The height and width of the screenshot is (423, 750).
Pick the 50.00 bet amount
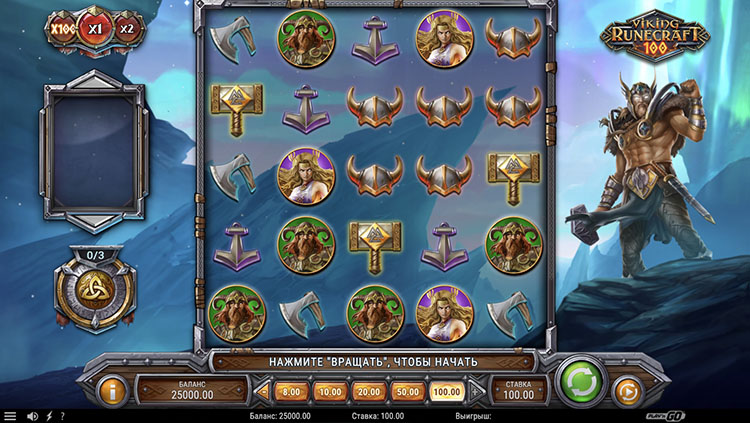click(x=405, y=391)
